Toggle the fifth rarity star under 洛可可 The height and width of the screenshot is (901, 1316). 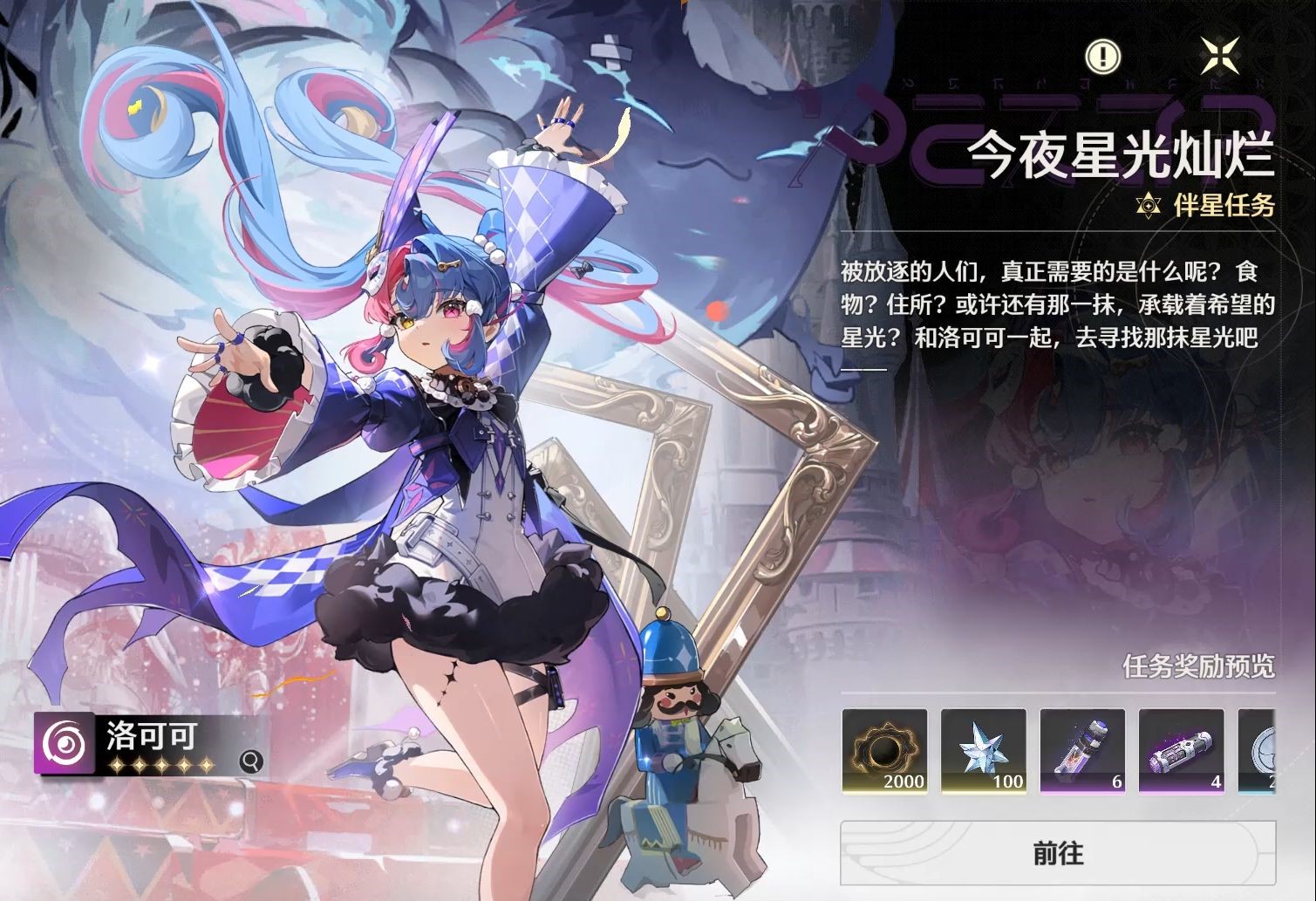(207, 763)
